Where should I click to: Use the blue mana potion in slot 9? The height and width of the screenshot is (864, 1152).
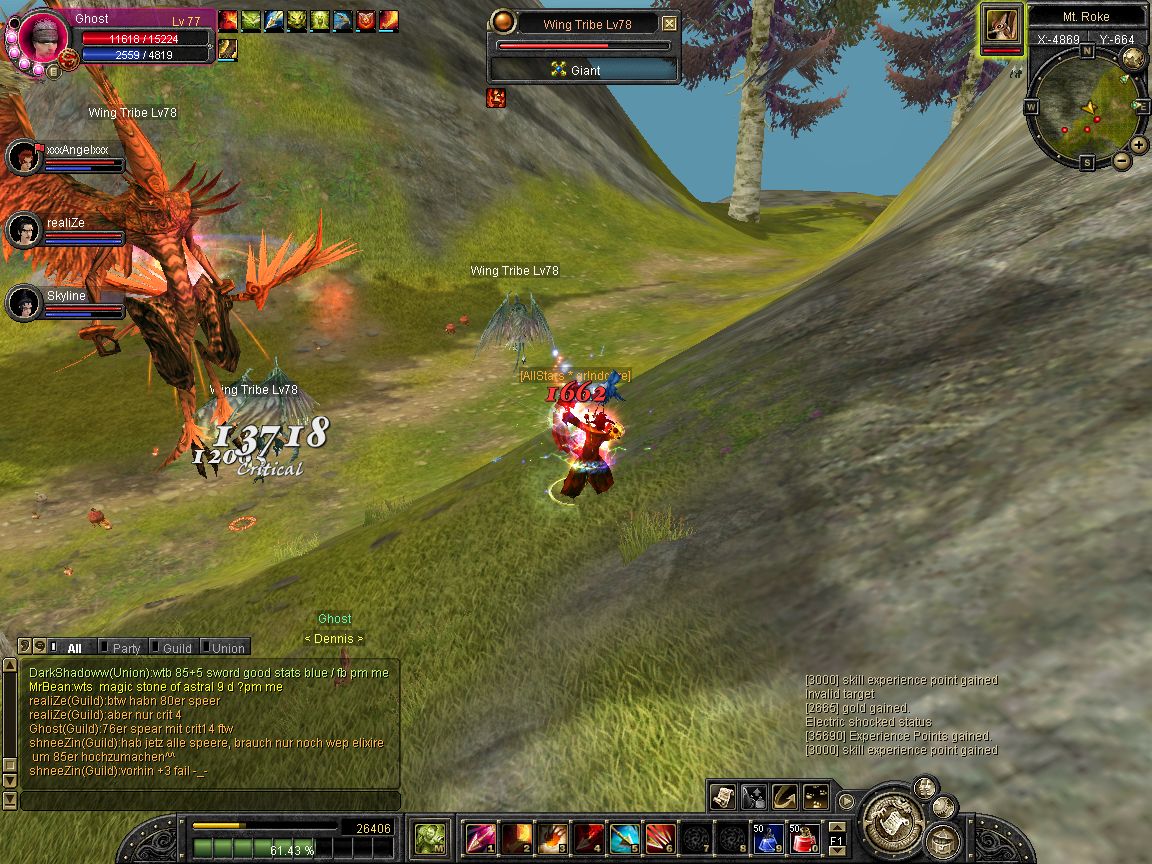pos(768,838)
